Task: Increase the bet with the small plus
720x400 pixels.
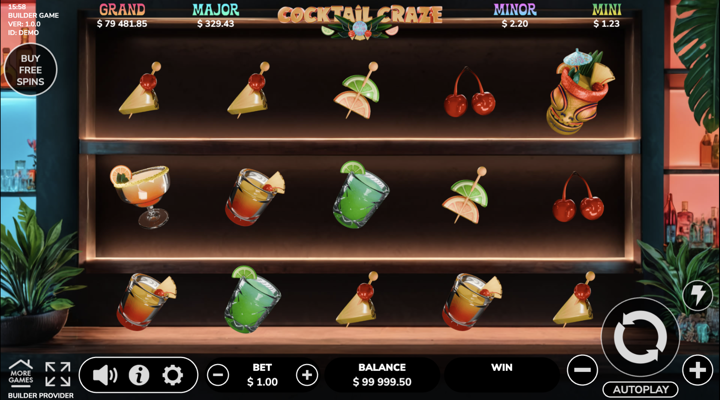Action: tap(307, 375)
